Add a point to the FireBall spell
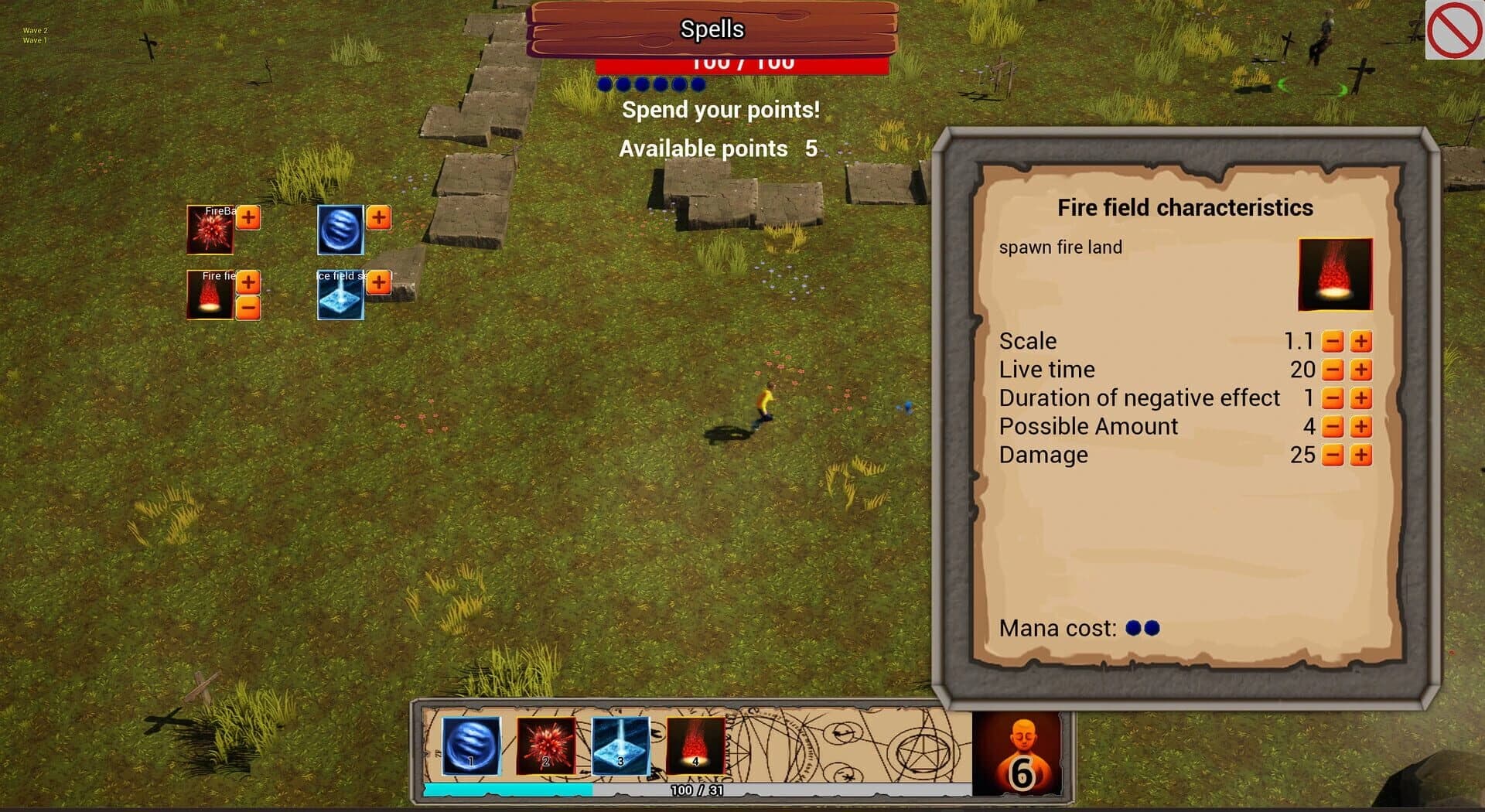Screen dimensions: 1485x812 tap(247, 217)
